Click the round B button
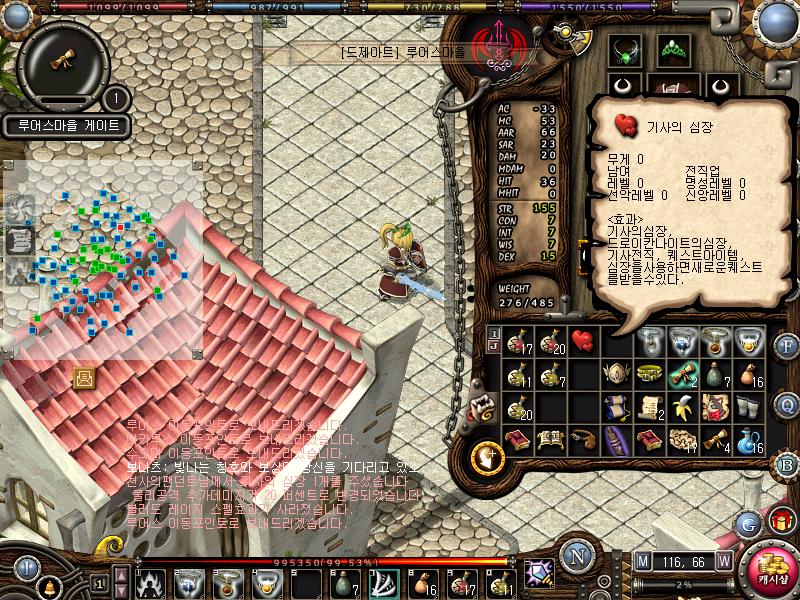Screen dimensions: 800x600 coord(787,462)
